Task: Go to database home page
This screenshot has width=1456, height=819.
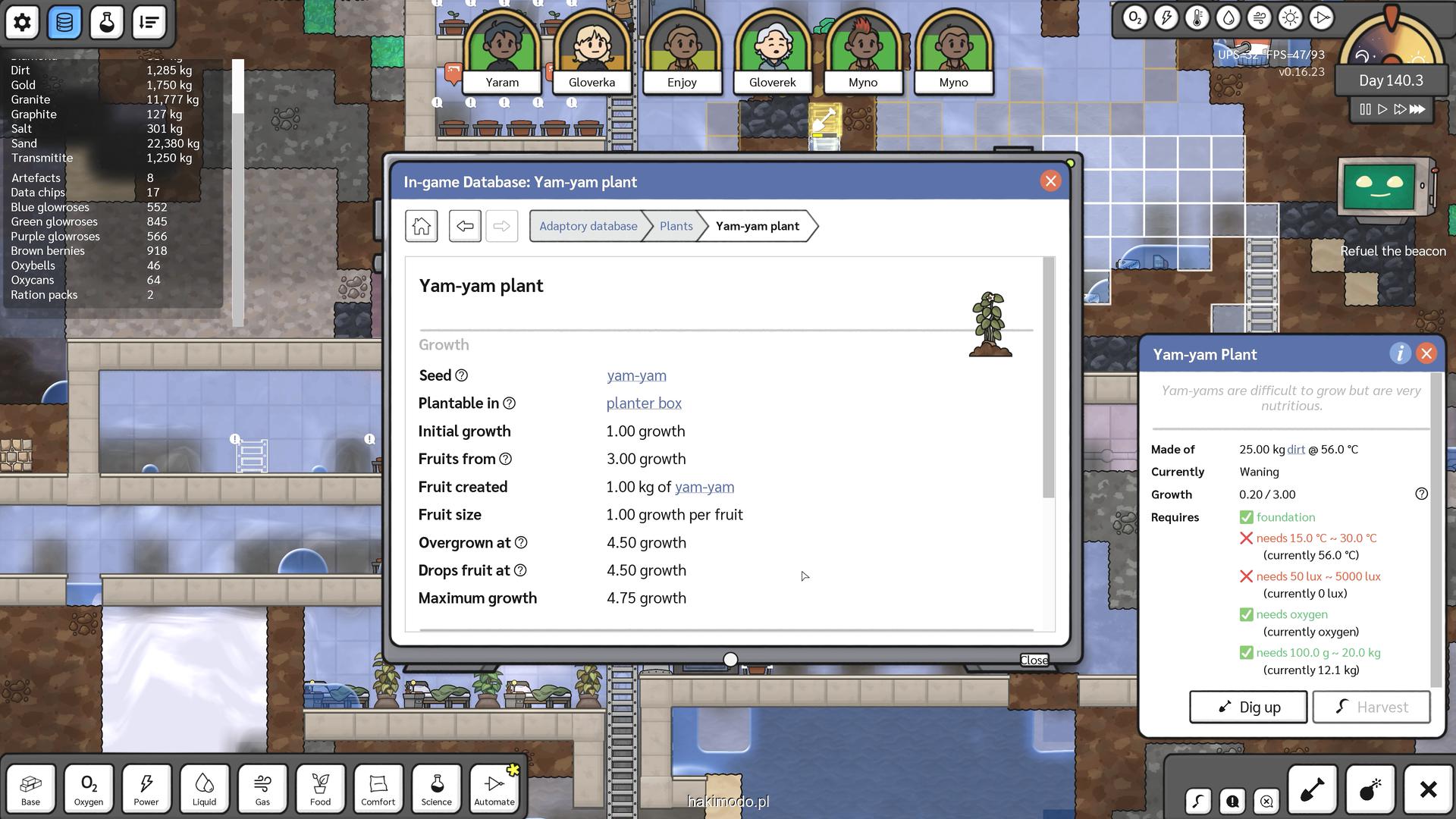Action: click(x=422, y=226)
